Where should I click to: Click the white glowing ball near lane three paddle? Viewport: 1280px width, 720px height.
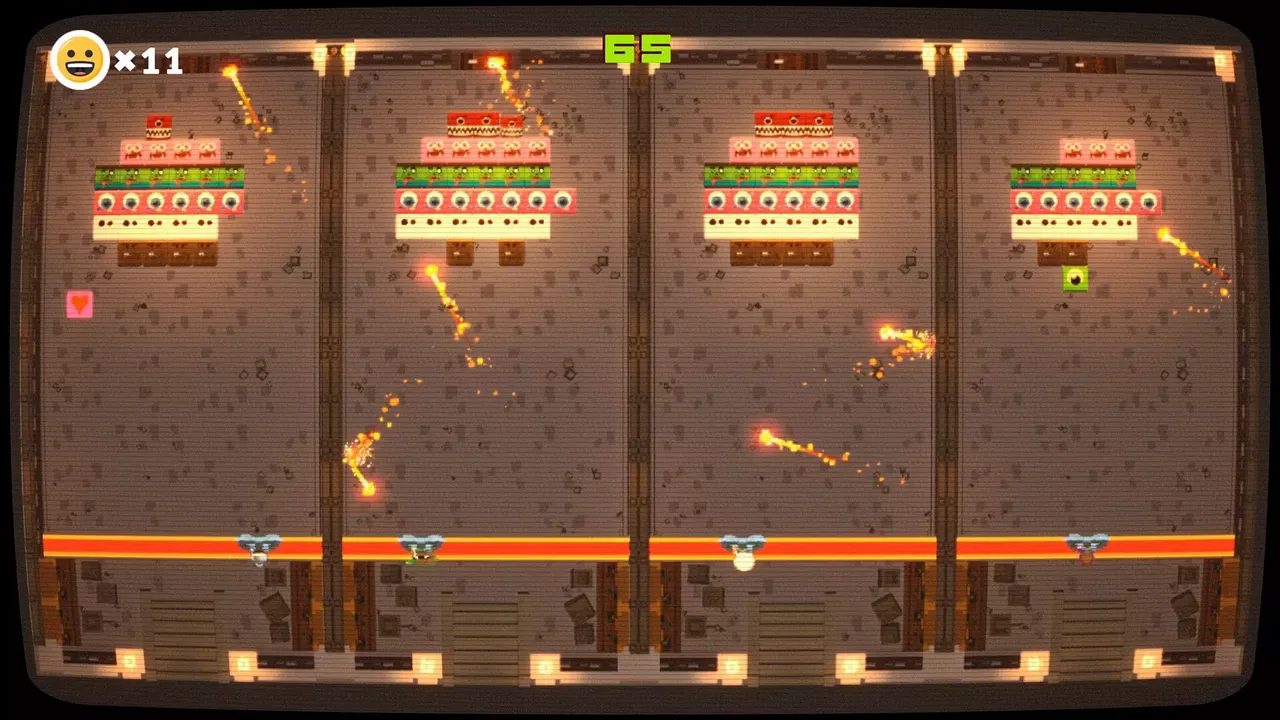pyautogui.click(x=744, y=563)
